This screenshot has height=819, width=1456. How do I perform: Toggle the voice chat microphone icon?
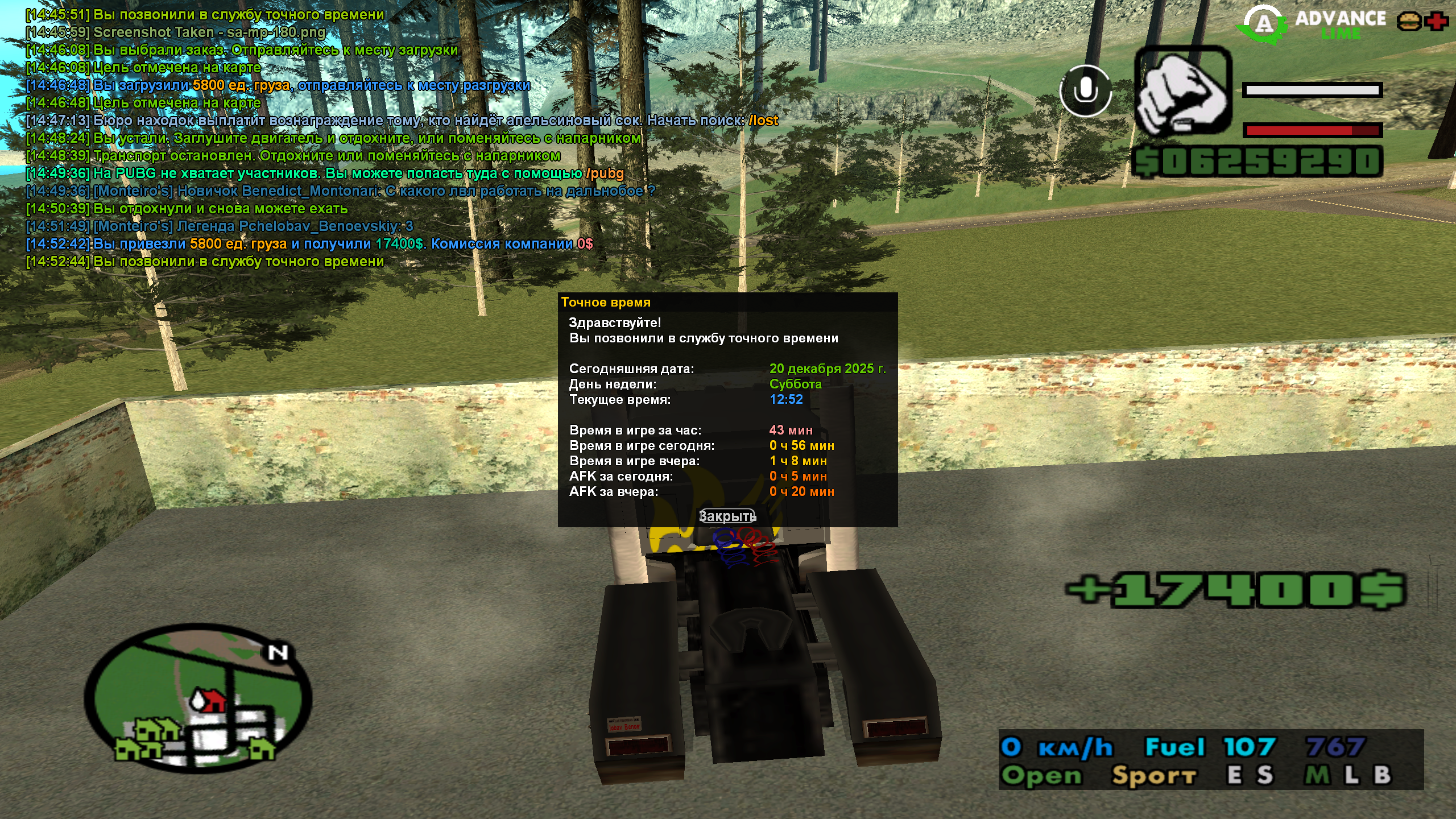1085,91
